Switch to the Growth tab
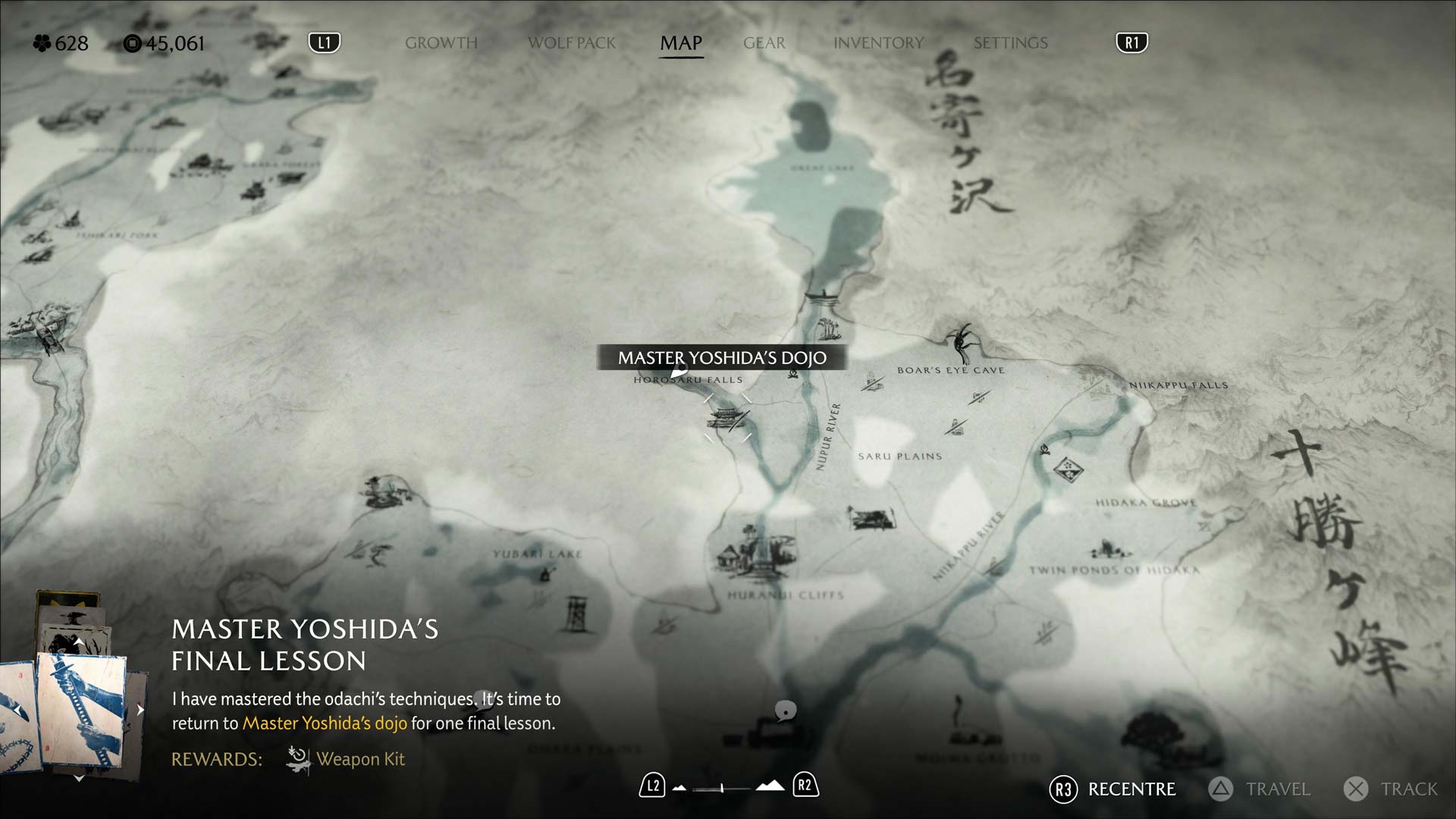This screenshot has height=819, width=1456. tap(441, 43)
